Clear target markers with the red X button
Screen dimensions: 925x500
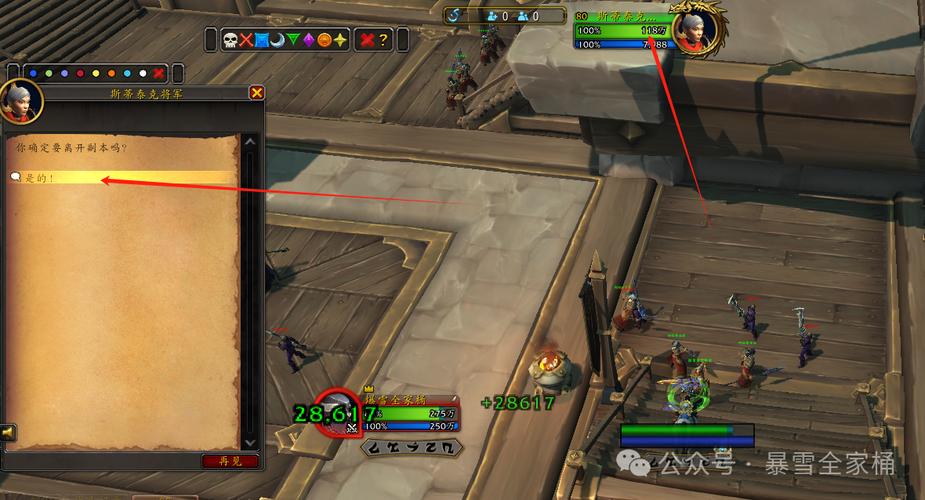click(x=367, y=40)
